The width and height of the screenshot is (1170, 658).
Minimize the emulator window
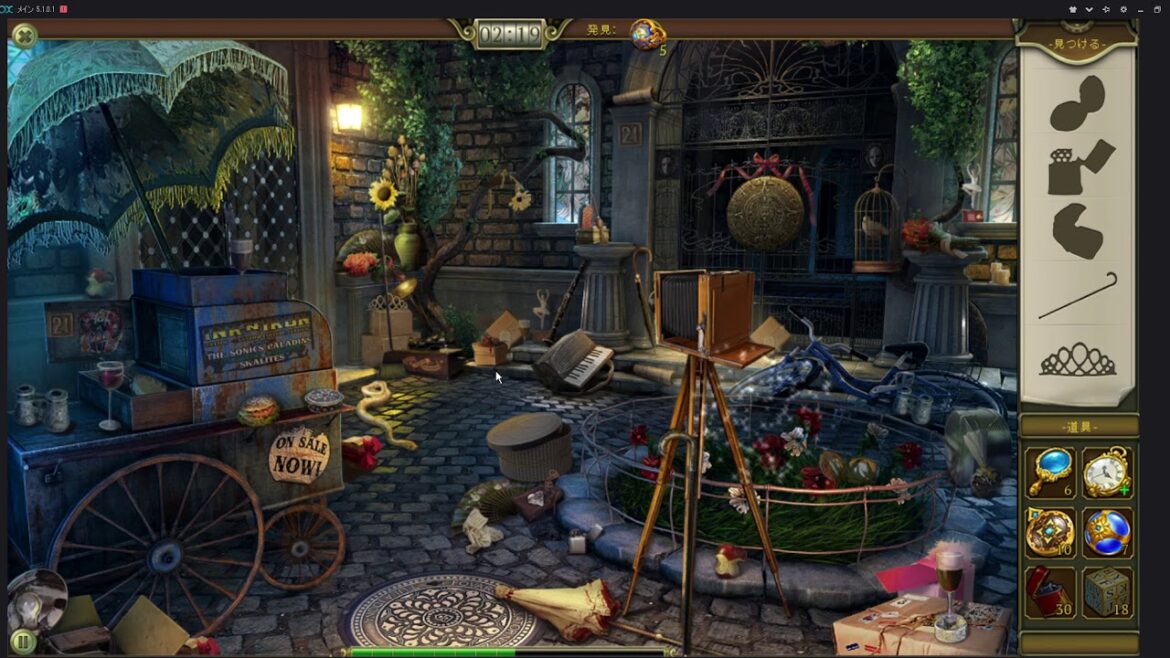1141,9
